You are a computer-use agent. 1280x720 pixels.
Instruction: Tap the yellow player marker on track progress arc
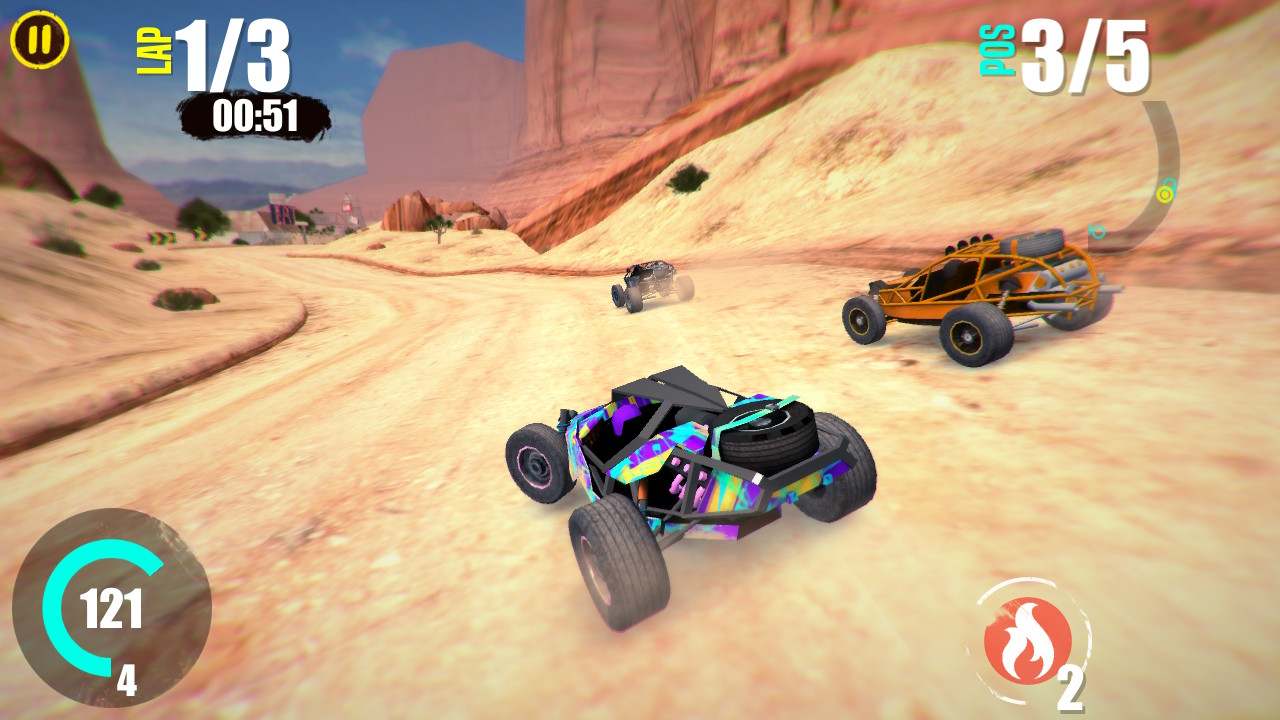coord(1164,194)
